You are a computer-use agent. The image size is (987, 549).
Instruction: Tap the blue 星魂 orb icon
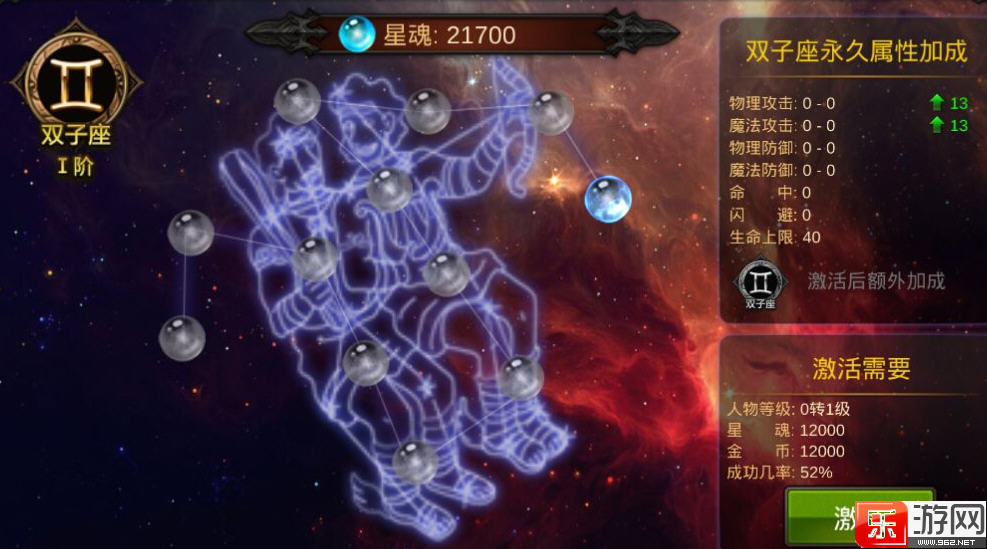[x=356, y=36]
